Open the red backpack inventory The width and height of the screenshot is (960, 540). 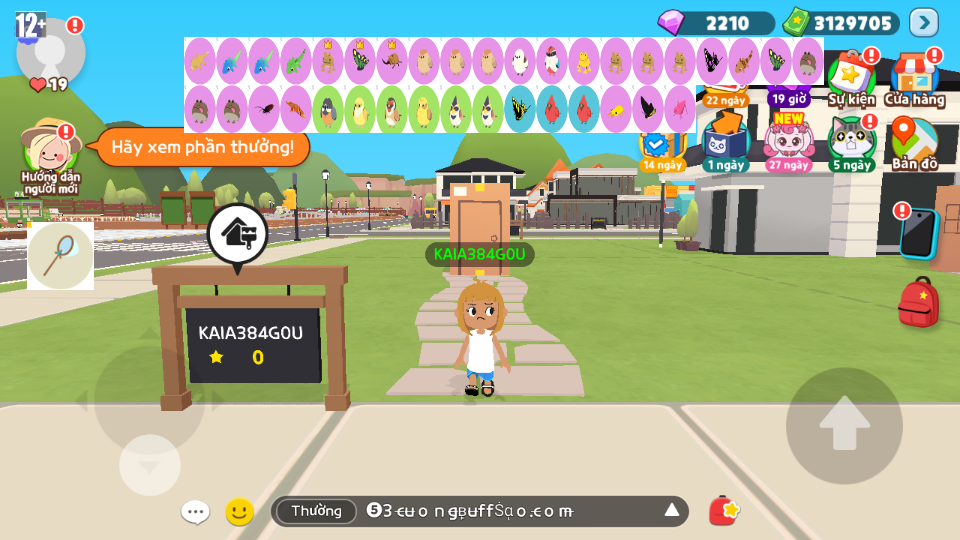918,303
